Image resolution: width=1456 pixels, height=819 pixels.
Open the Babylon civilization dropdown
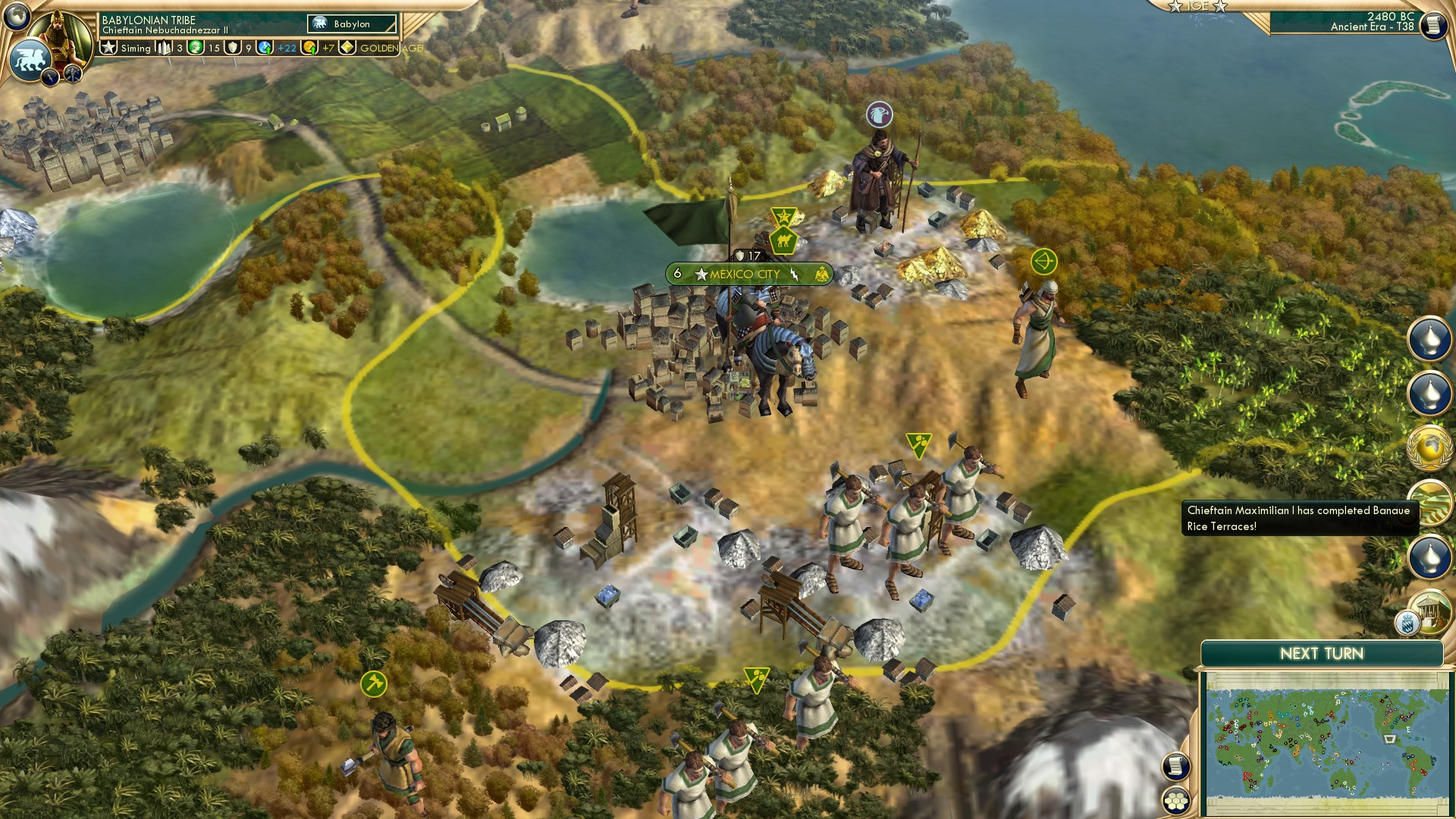tap(353, 24)
